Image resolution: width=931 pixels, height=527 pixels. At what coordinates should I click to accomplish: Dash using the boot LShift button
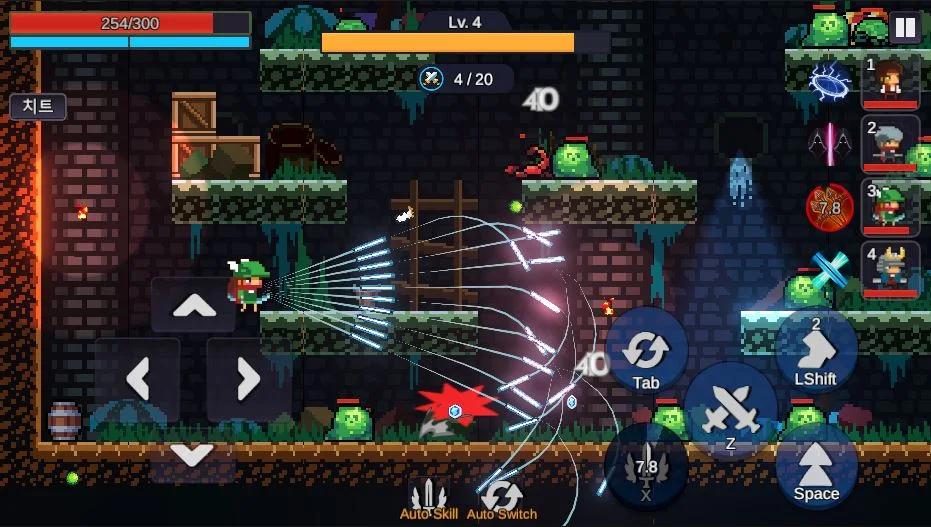816,350
